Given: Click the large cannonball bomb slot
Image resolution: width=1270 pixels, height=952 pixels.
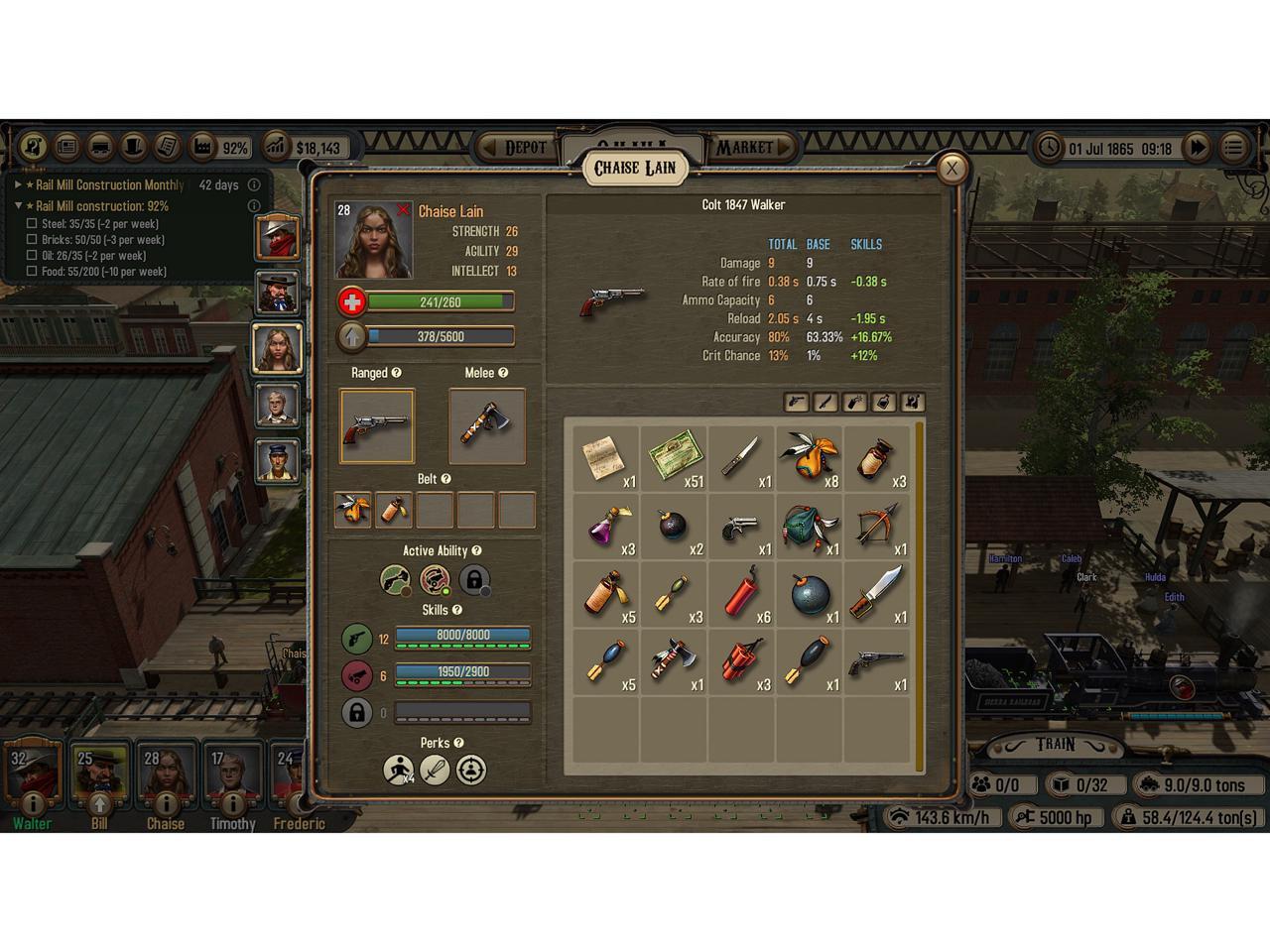Looking at the screenshot, I should point(810,595).
